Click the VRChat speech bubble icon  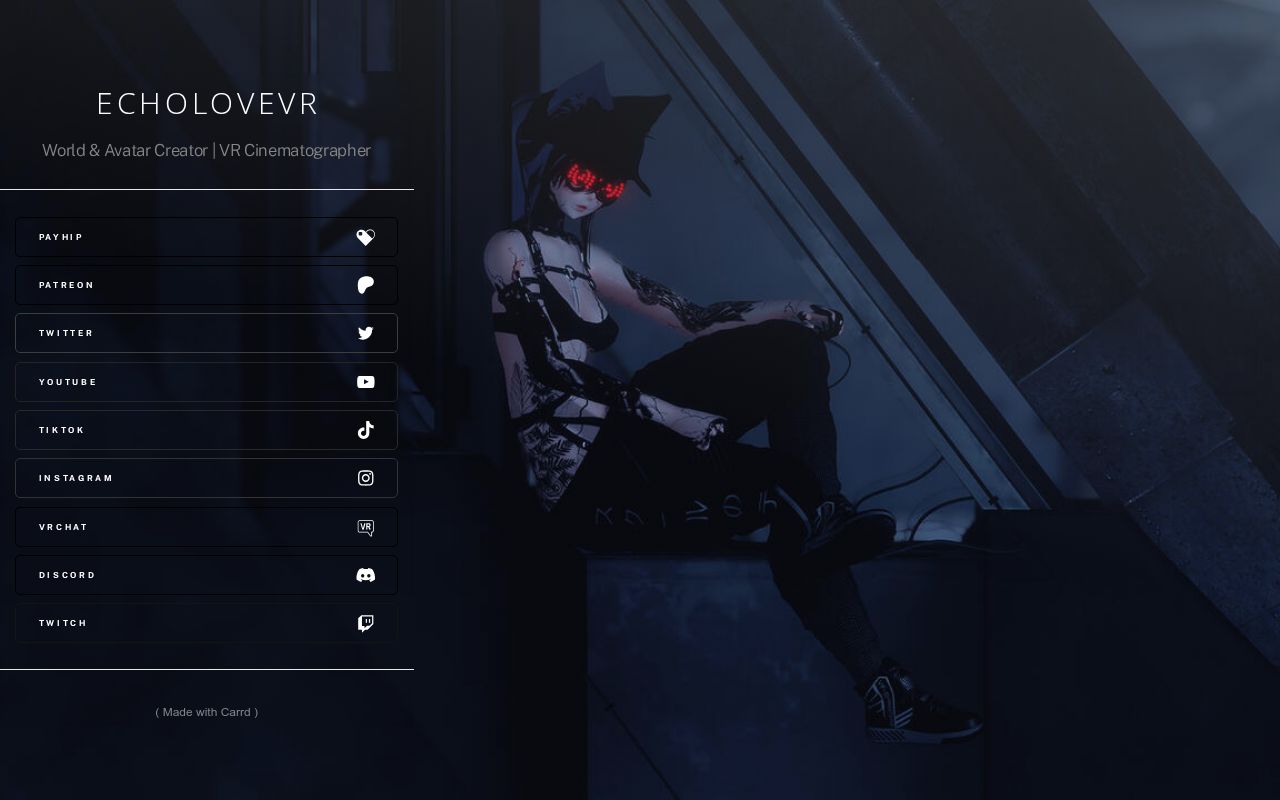click(365, 527)
